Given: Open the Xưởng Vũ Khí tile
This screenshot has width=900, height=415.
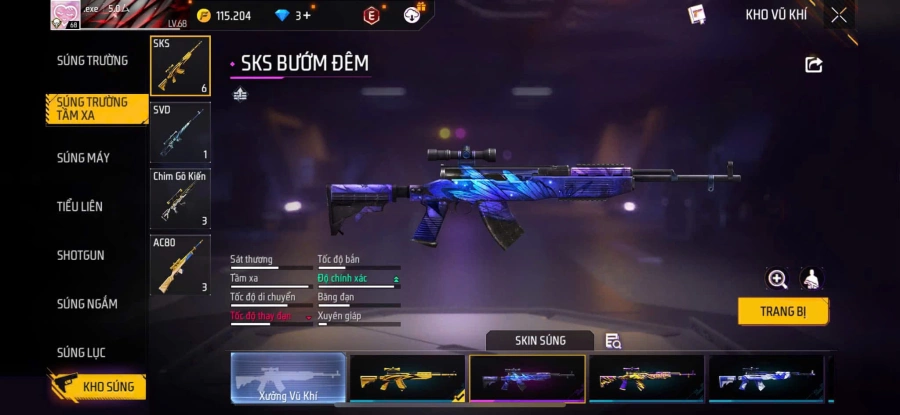Looking at the screenshot, I should tap(288, 380).
